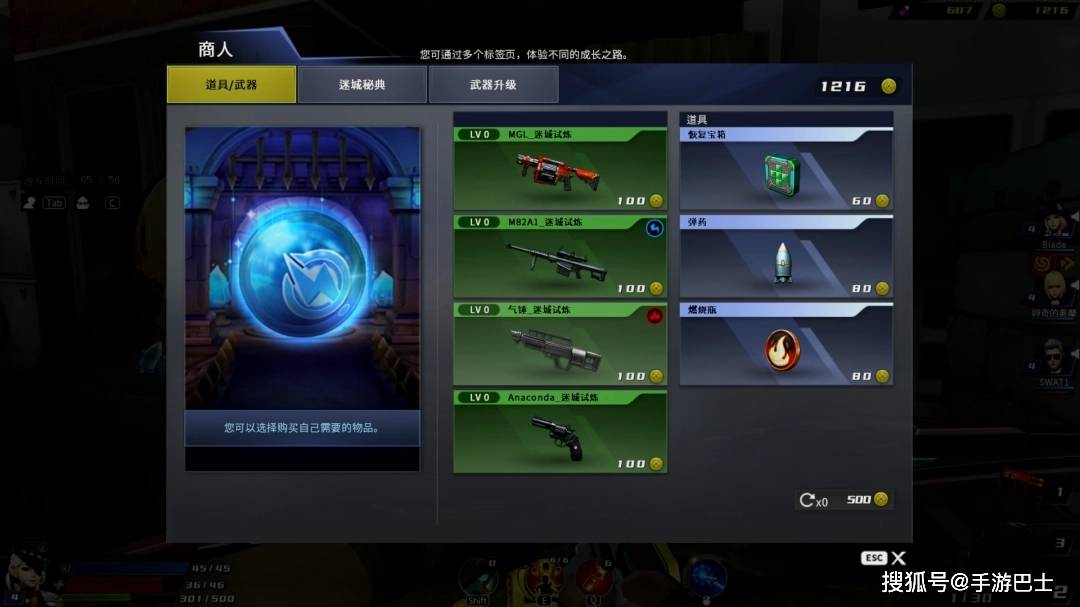Buy the Anaconda revolver

coord(560,432)
